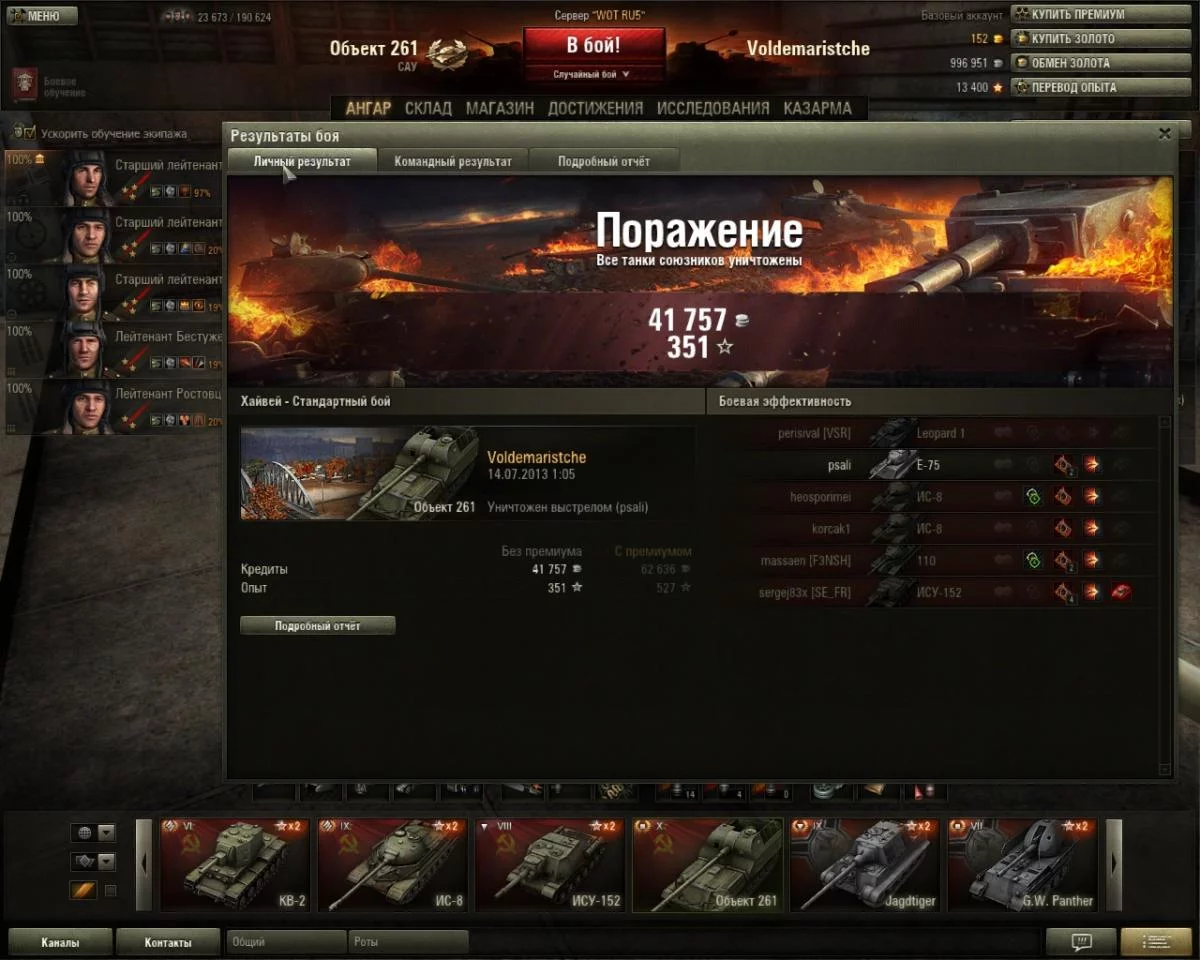This screenshot has height=960, width=1200.
Task: Open the Подробный отчёт tab
Action: (604, 161)
